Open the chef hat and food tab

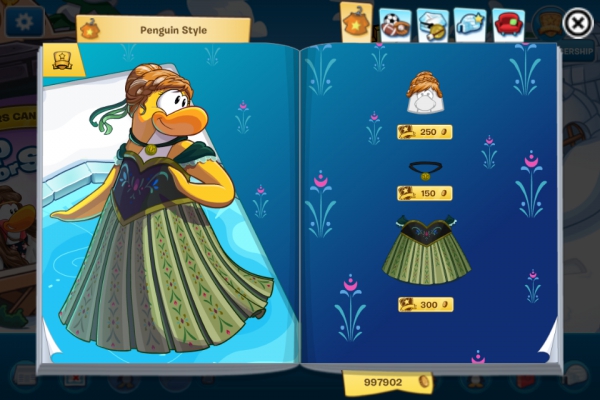(432, 24)
